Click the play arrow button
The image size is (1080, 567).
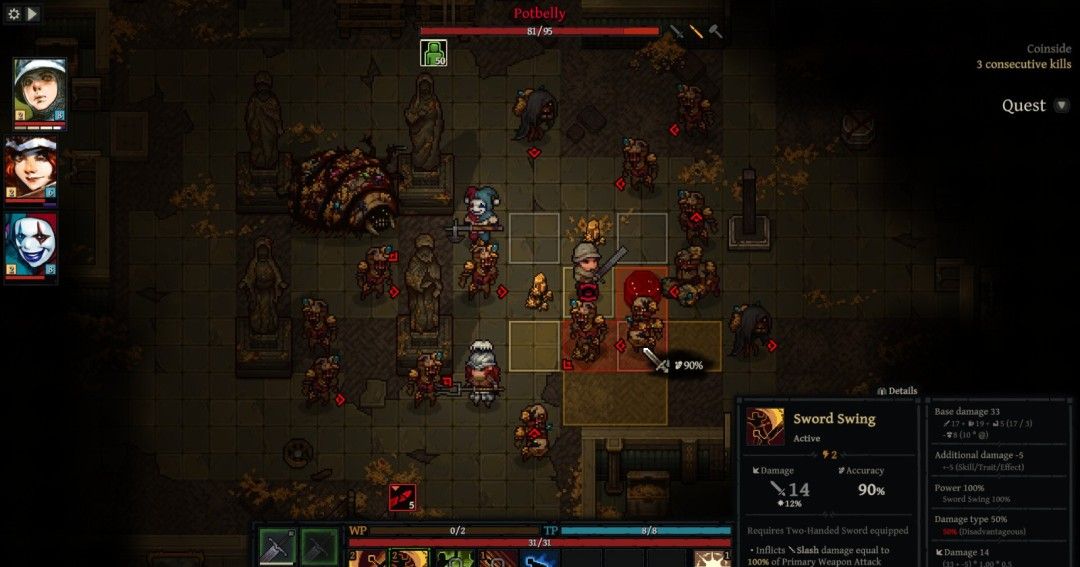(32, 14)
